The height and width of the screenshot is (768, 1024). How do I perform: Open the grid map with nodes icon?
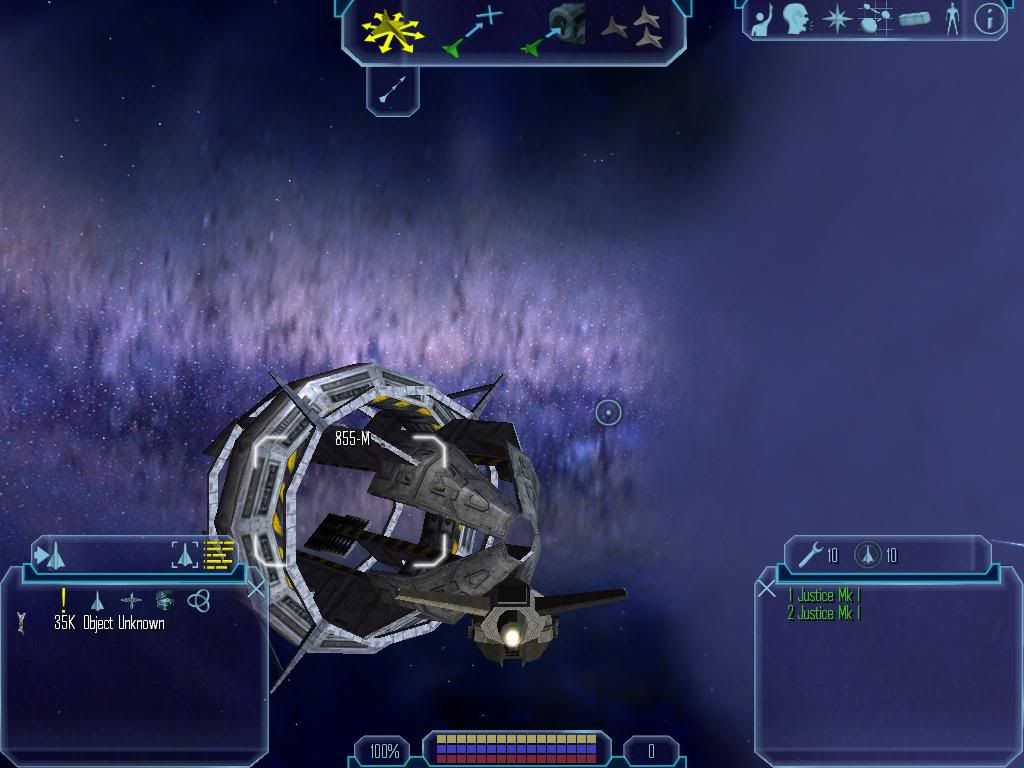click(x=876, y=19)
